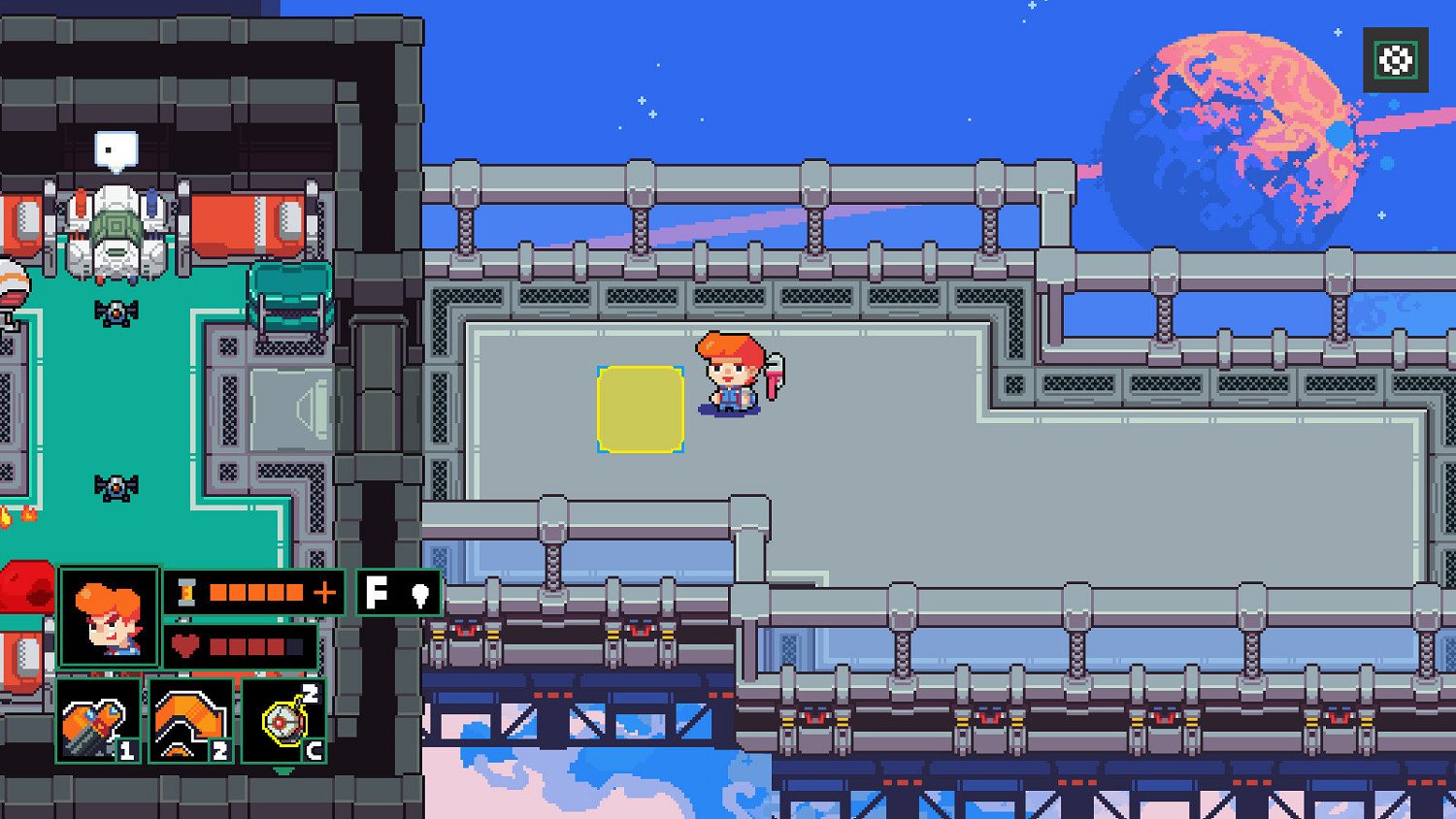Click the speech bubble above the spaceship
Screen dimensions: 1456x819
pos(114,147)
